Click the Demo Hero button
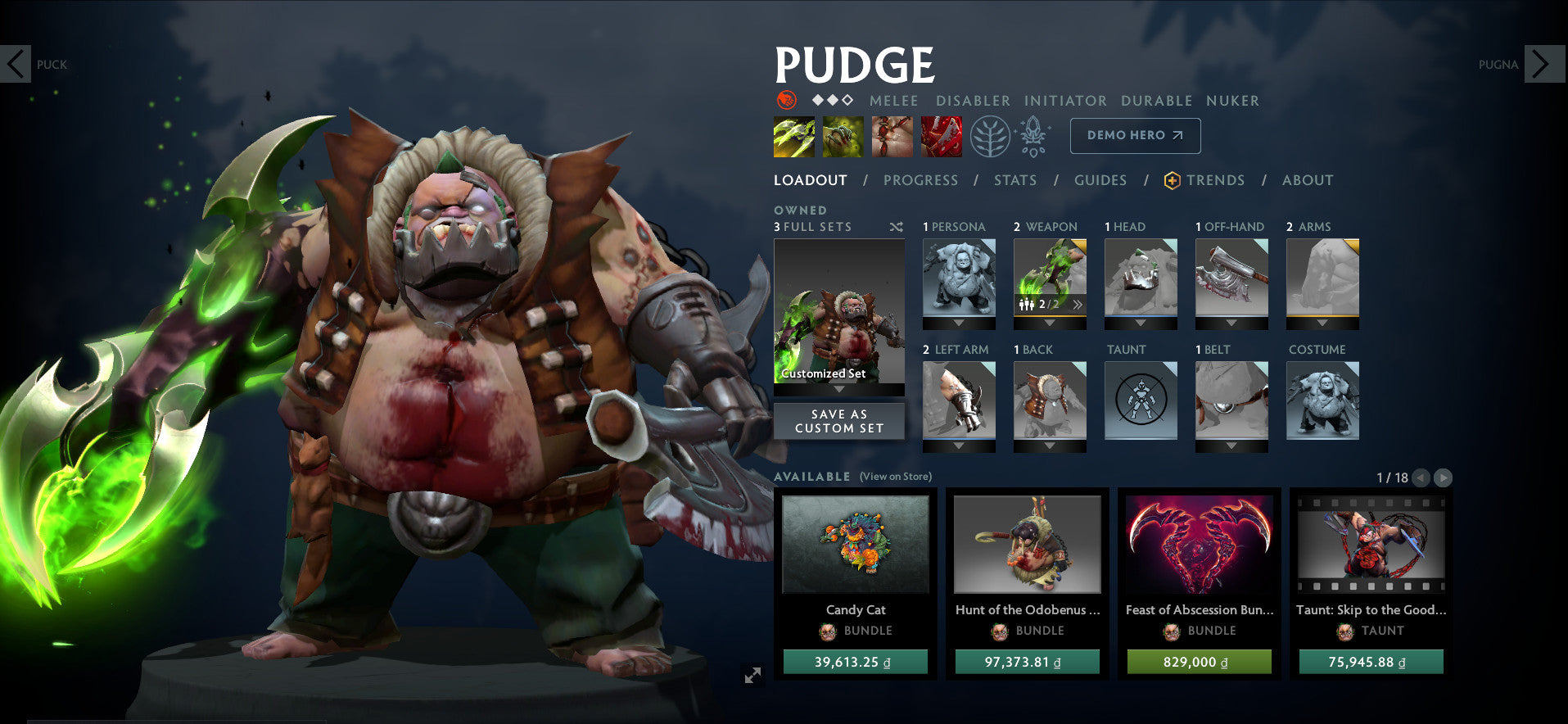 [1135, 135]
